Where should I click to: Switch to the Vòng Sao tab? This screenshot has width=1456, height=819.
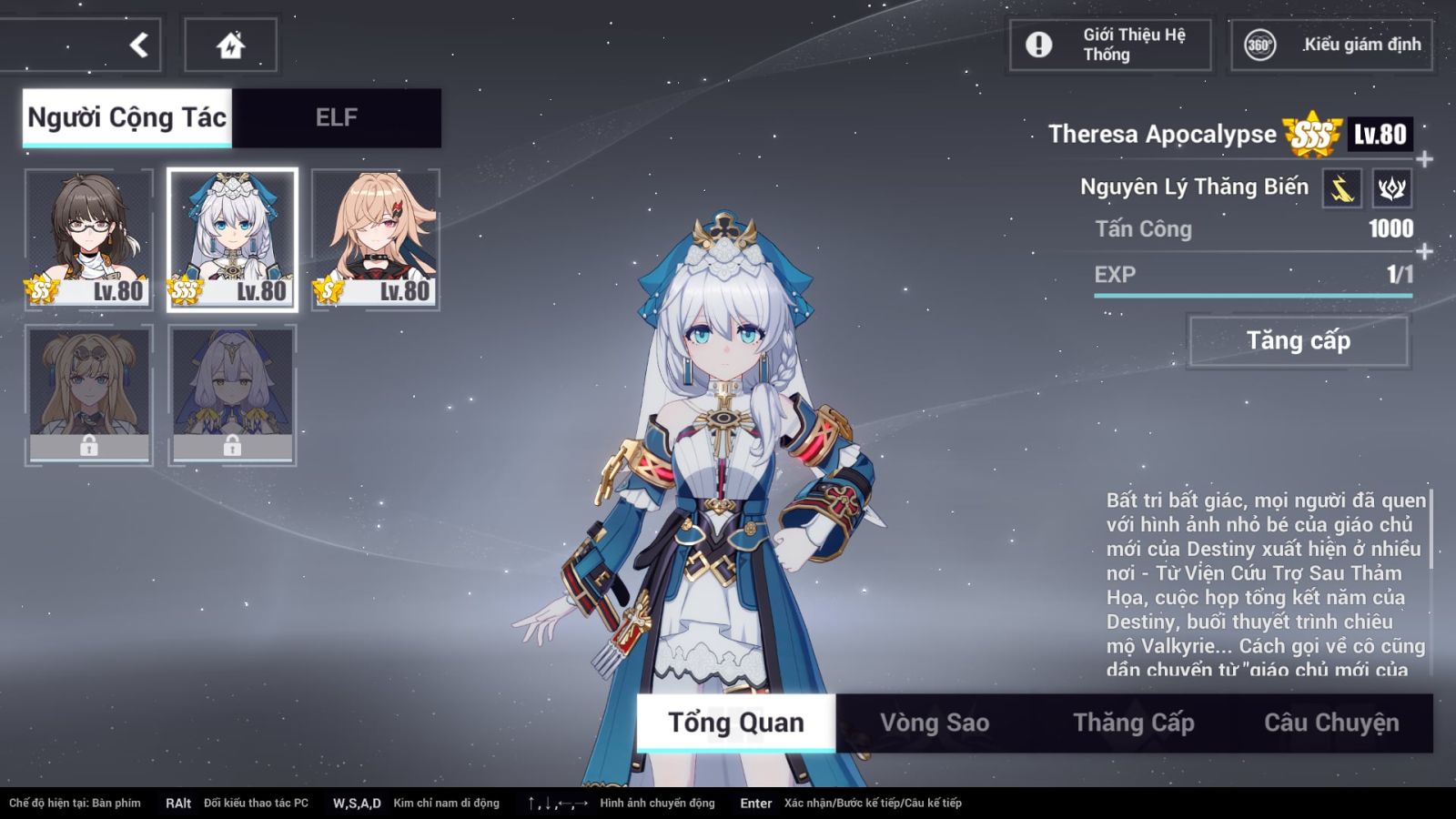point(935,723)
